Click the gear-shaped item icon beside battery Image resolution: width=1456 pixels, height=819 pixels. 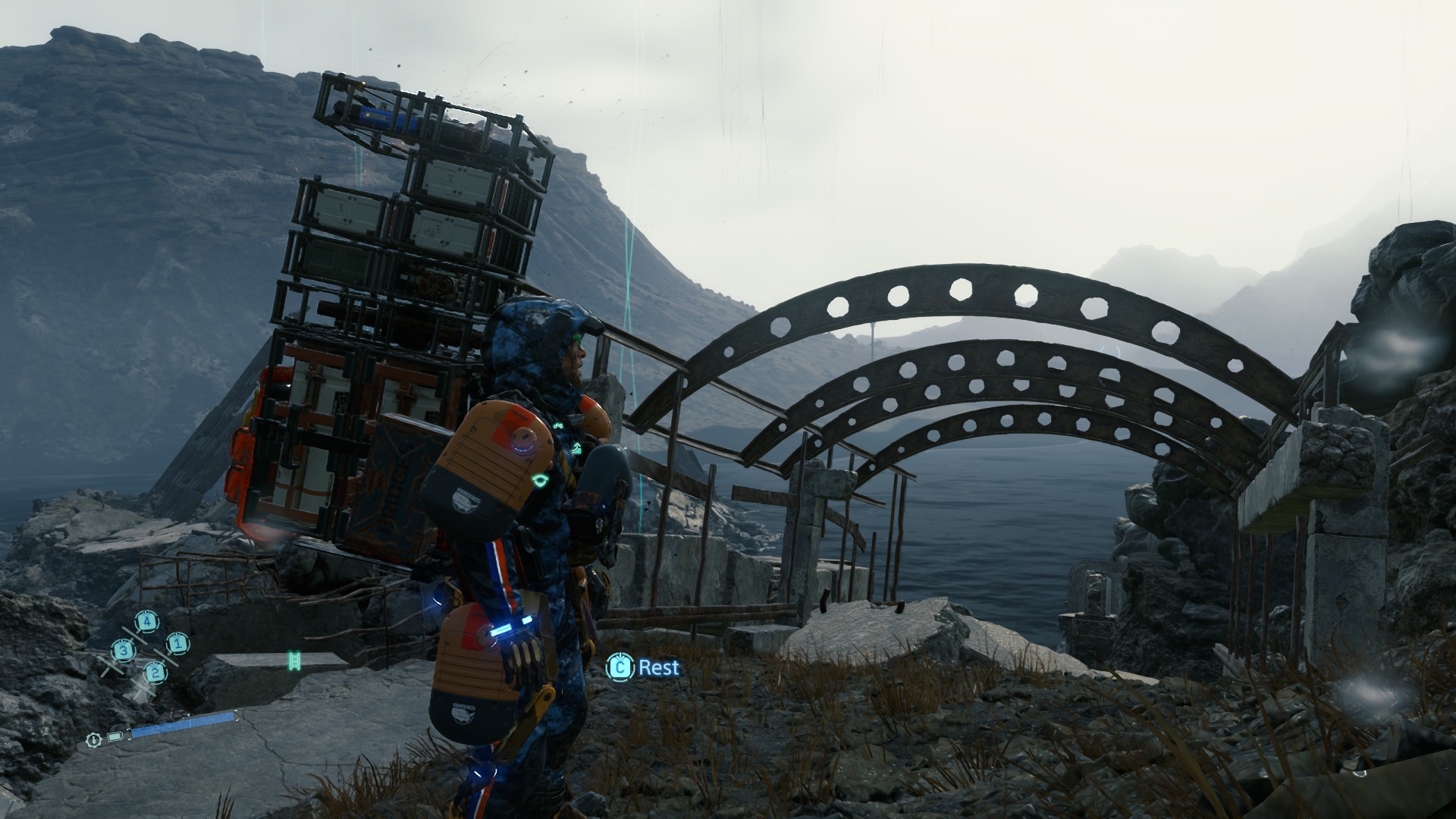pyautogui.click(x=93, y=739)
